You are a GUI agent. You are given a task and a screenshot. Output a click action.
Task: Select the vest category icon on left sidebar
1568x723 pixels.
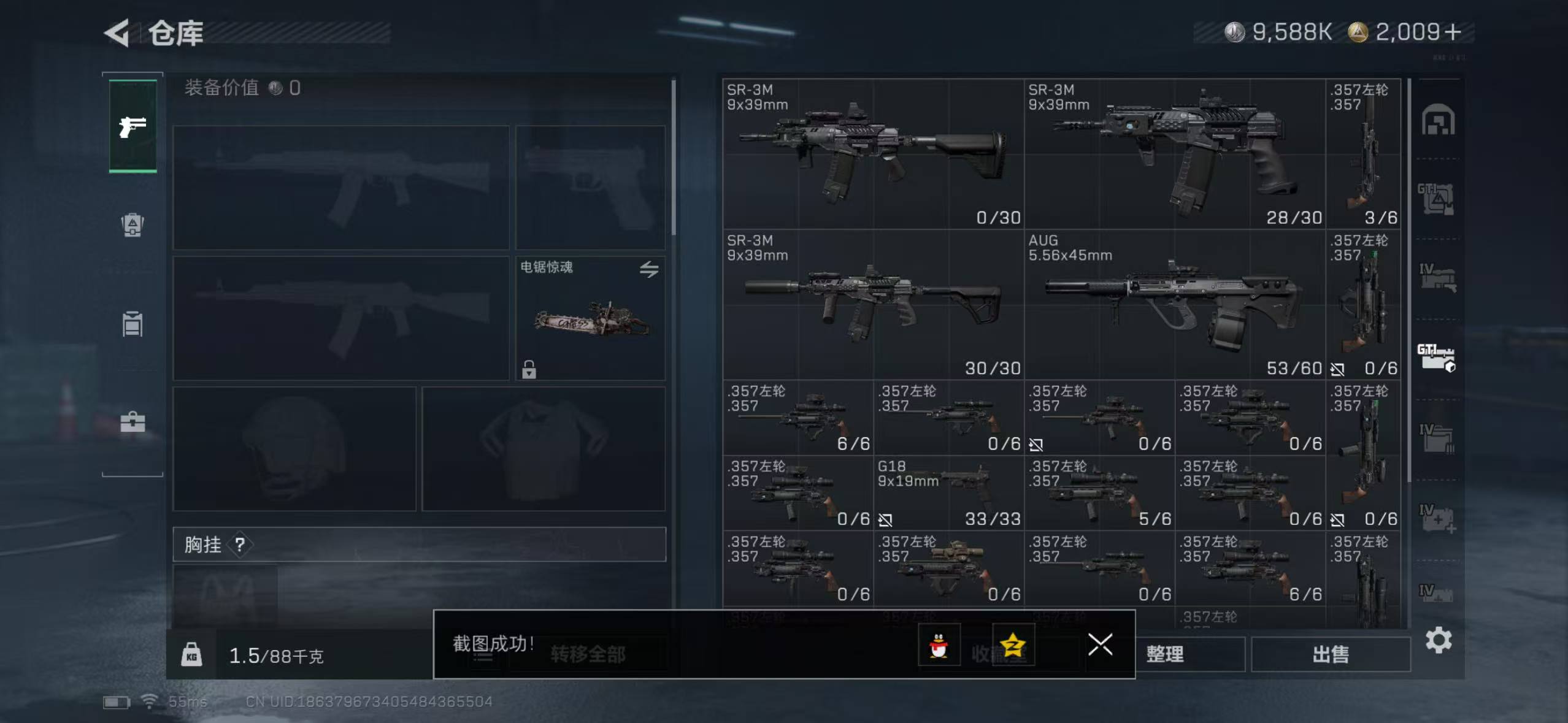tap(132, 324)
